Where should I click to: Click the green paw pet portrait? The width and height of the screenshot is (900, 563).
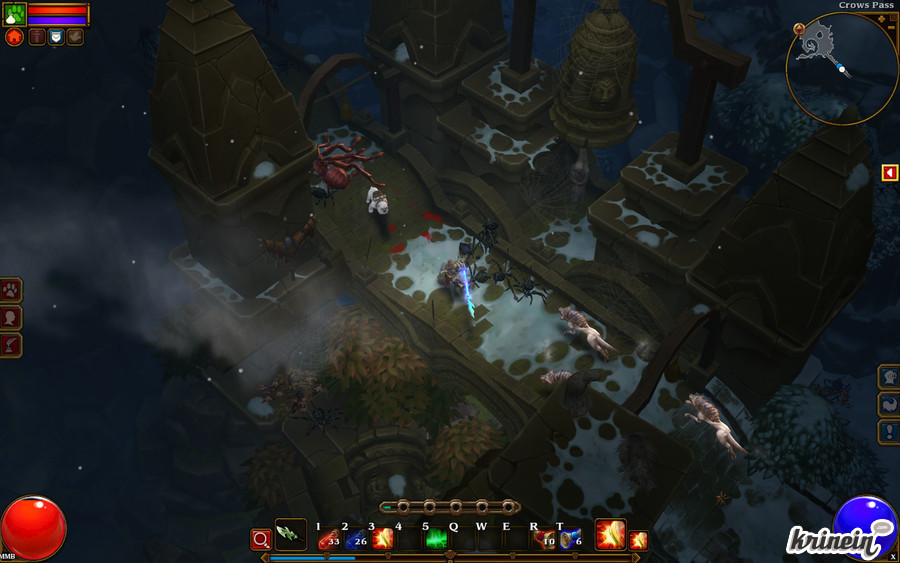[14, 14]
